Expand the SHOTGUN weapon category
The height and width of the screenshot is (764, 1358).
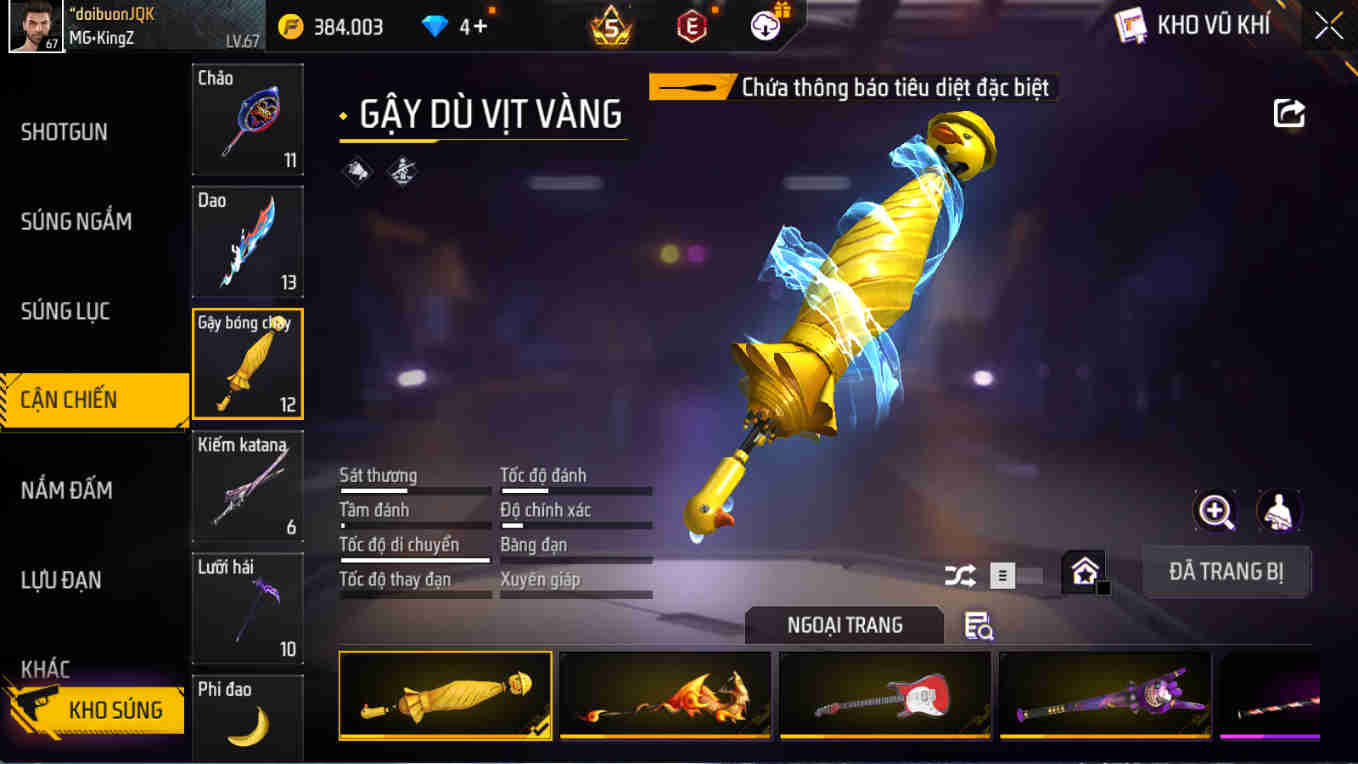click(x=63, y=131)
